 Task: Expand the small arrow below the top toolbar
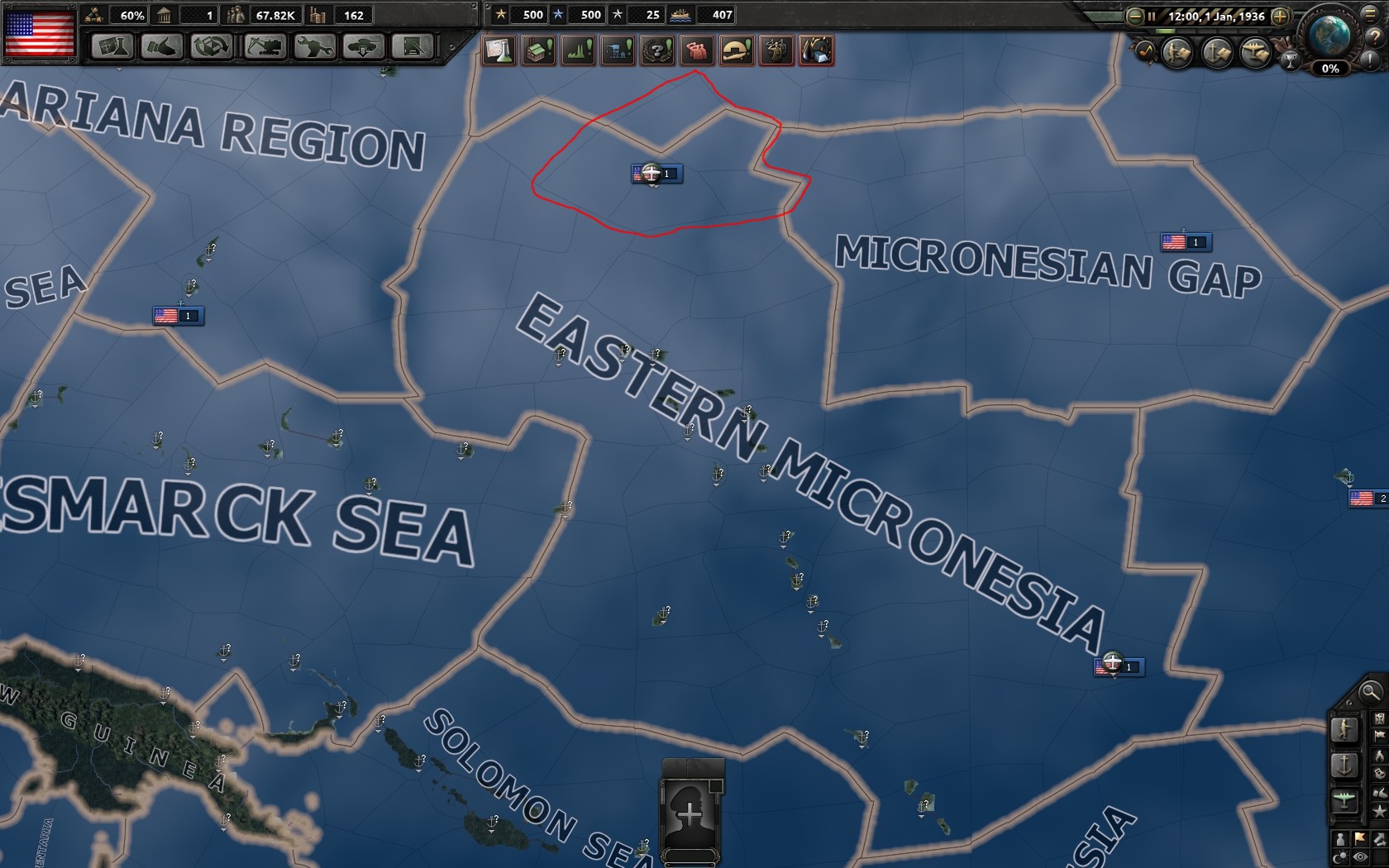tap(120, 69)
